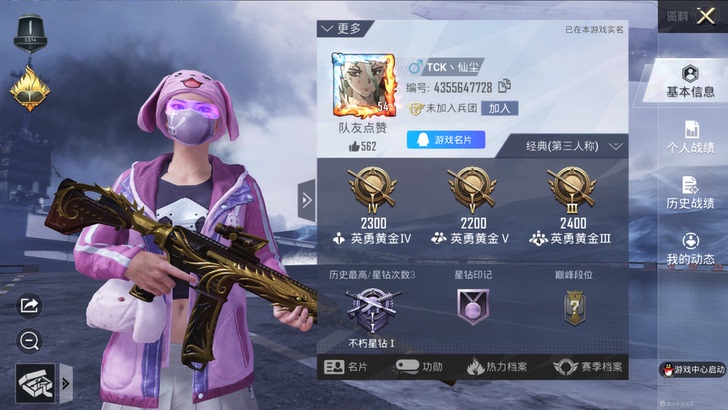Change the 经典(第三人称) mode dropdown
728x410 pixels.
pos(574,146)
